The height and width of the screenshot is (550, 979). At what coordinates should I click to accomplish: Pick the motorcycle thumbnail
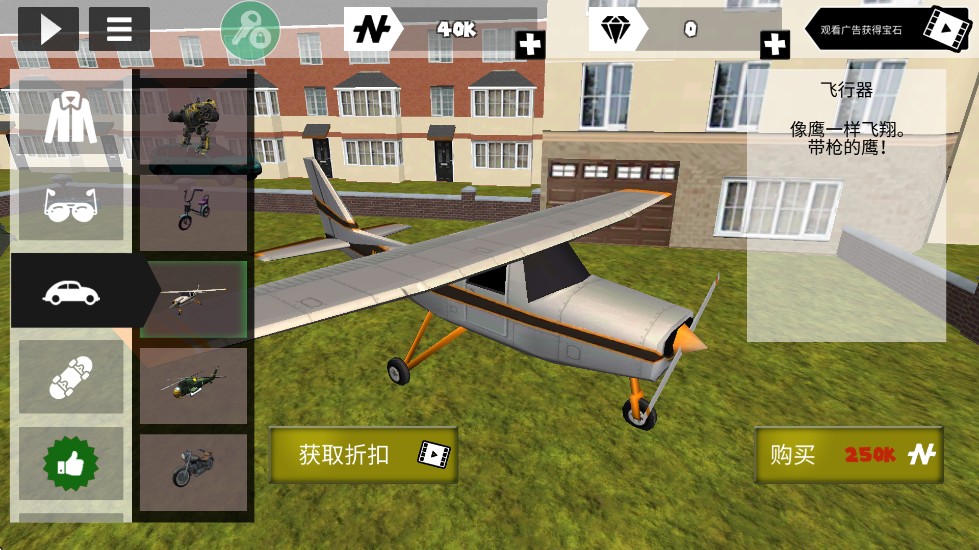(193, 471)
